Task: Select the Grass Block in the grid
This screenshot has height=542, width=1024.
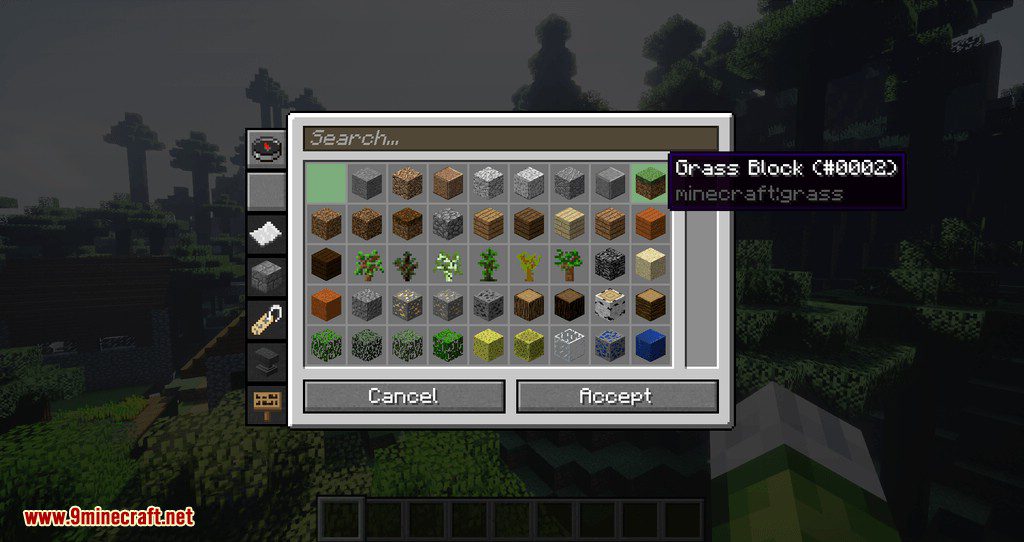Action: (651, 183)
